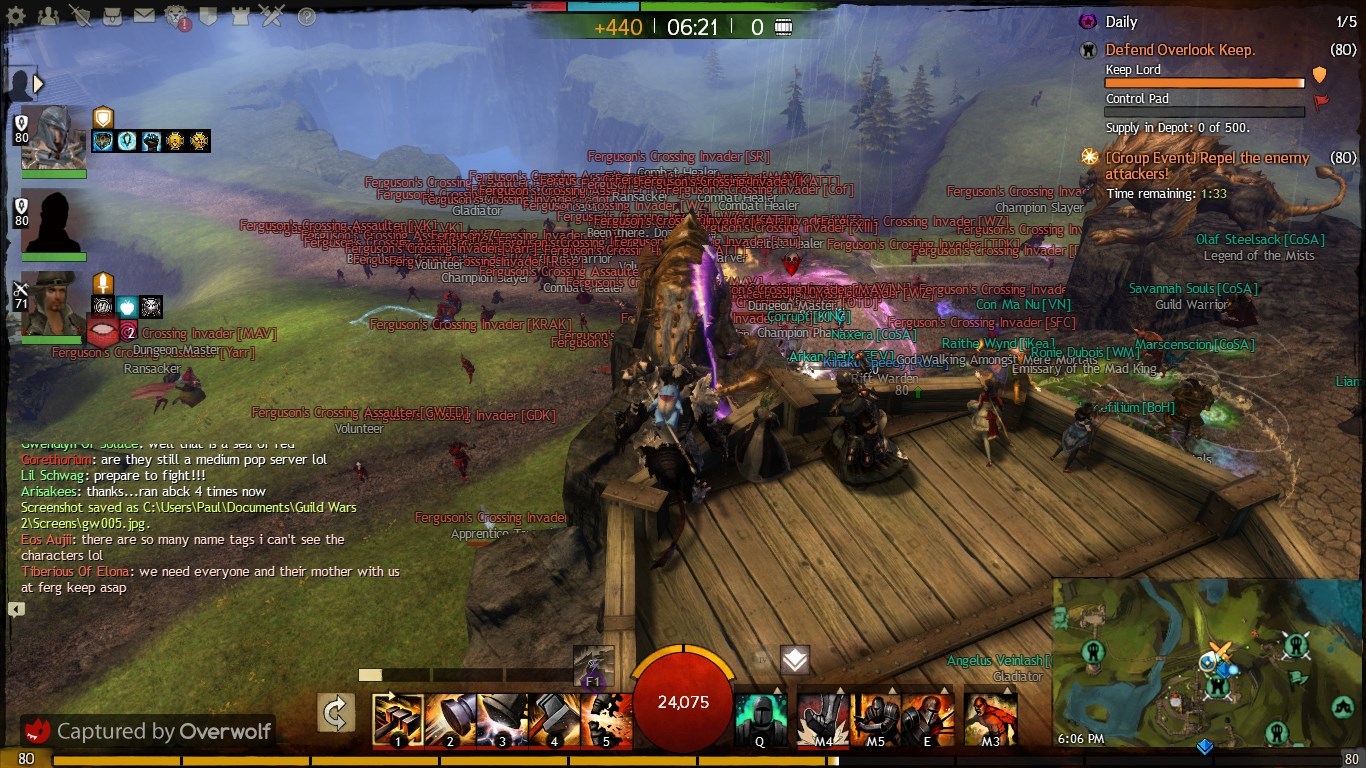This screenshot has height=768, width=1366.
Task: Trigger the F1 burst skill
Action: [593, 665]
